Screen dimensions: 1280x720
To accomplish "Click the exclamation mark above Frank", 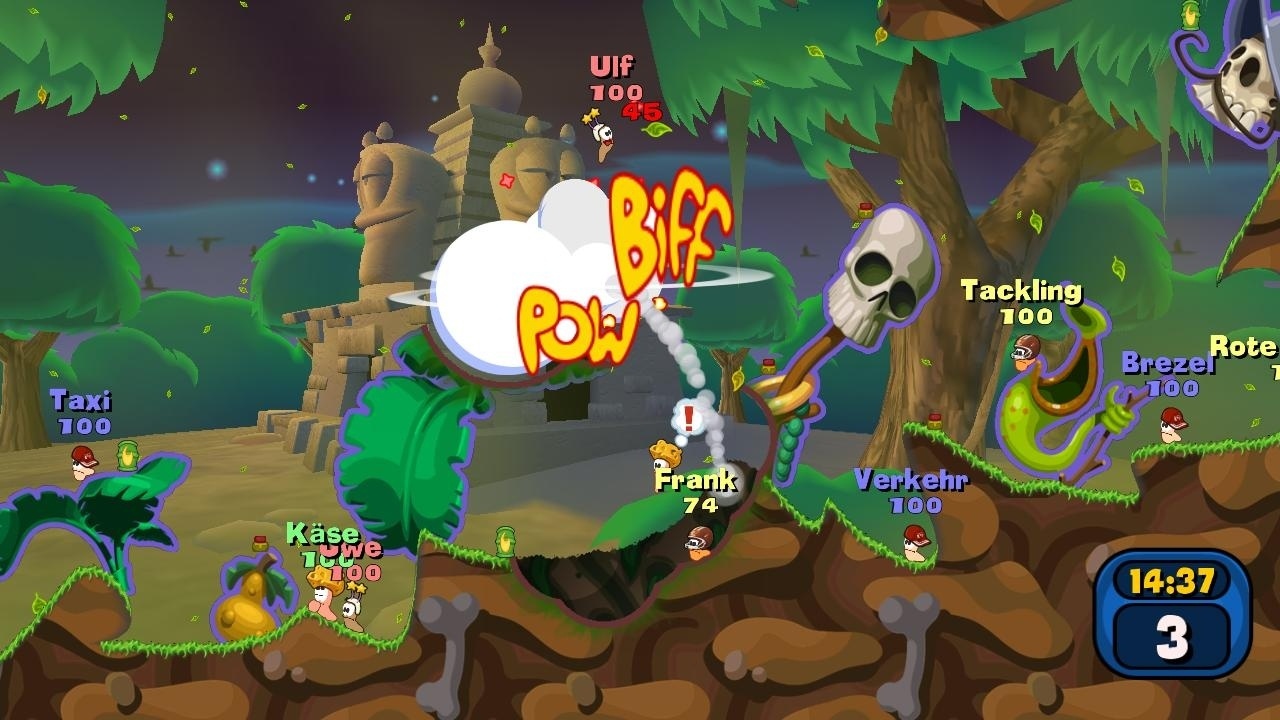I will pyautogui.click(x=688, y=417).
